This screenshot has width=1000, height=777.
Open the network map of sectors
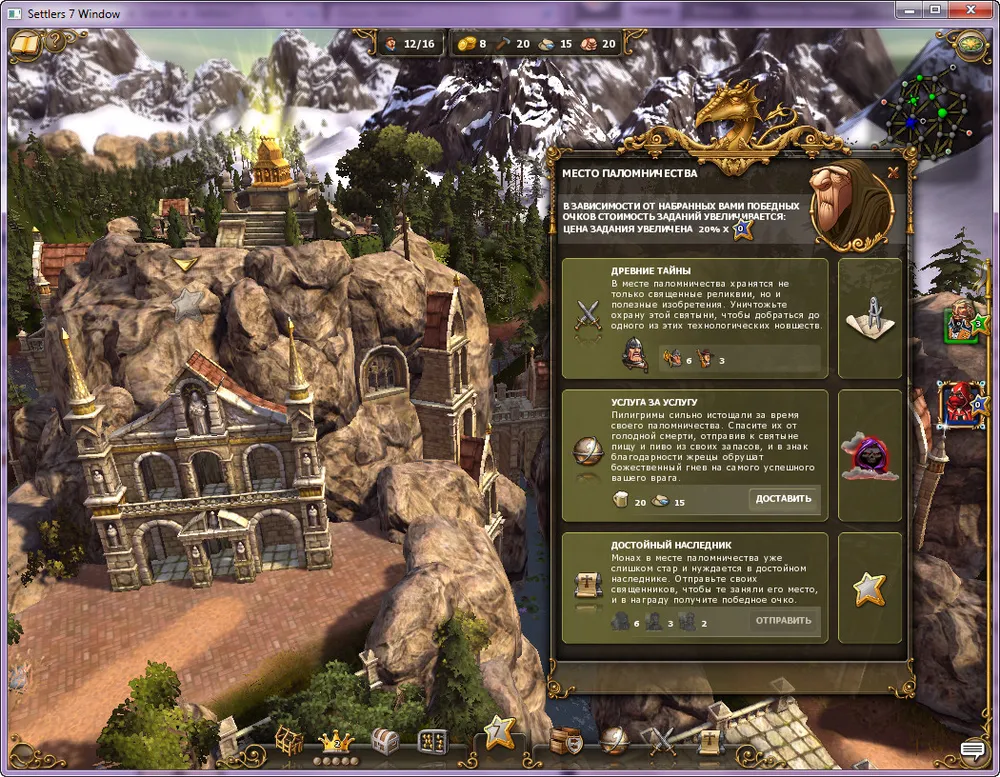(937, 113)
